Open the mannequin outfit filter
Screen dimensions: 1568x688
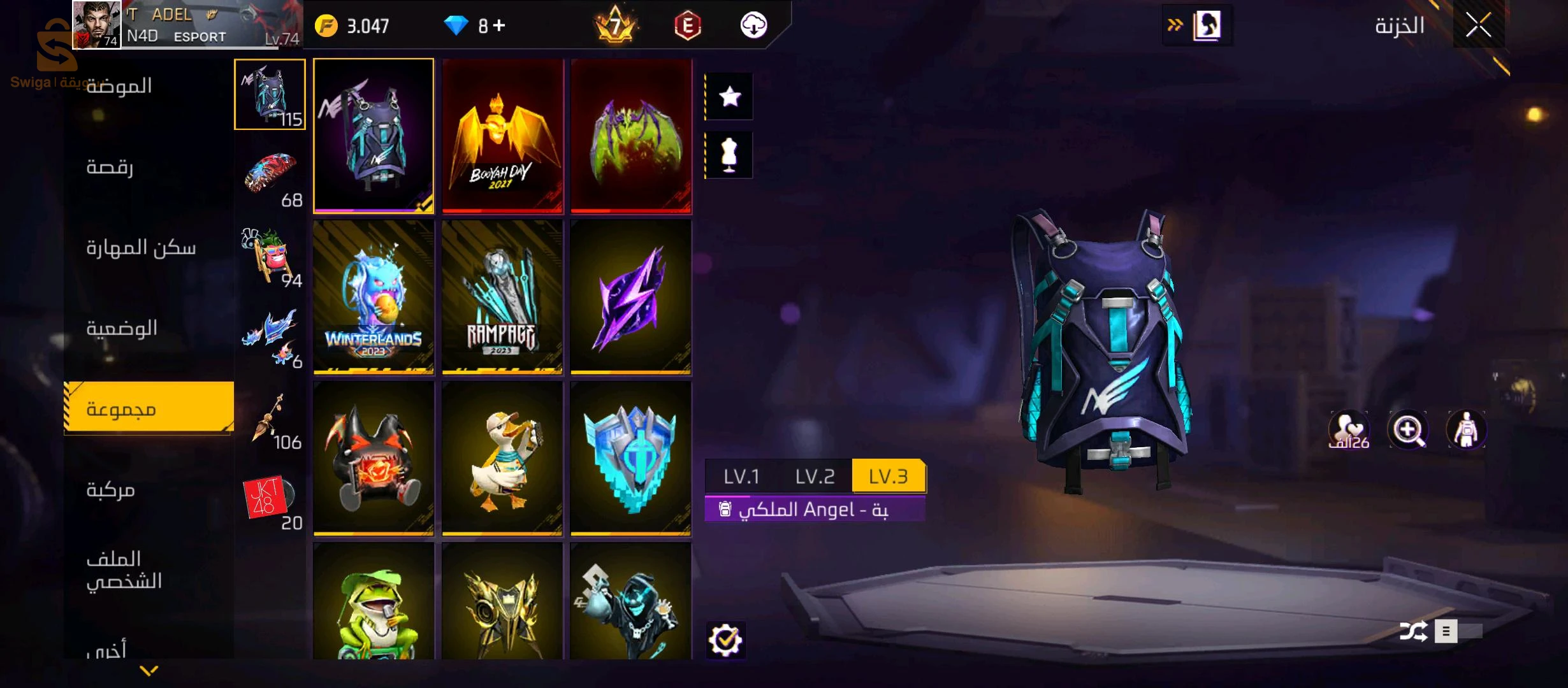[x=729, y=155]
